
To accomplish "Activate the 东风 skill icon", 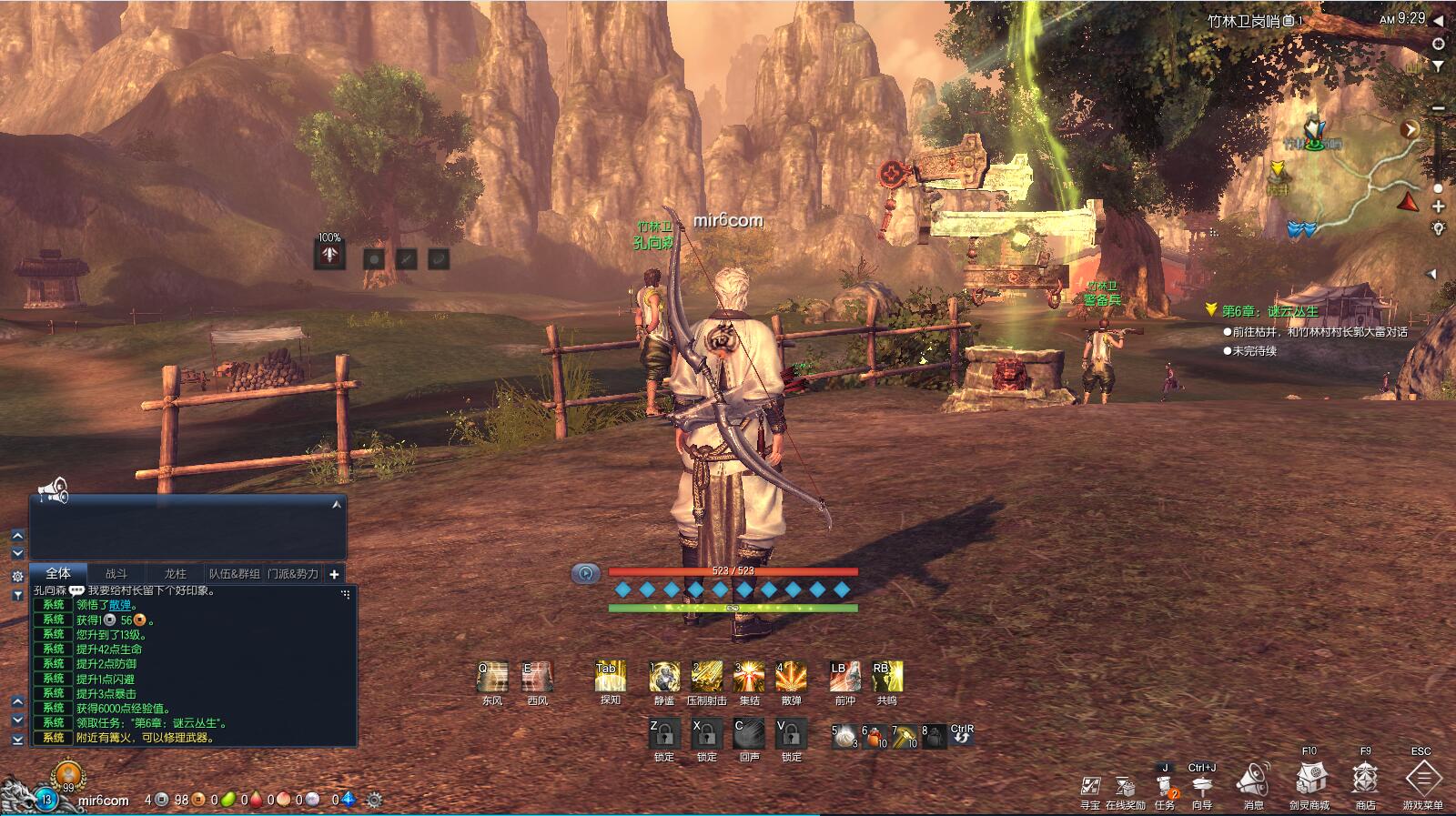I will [492, 677].
